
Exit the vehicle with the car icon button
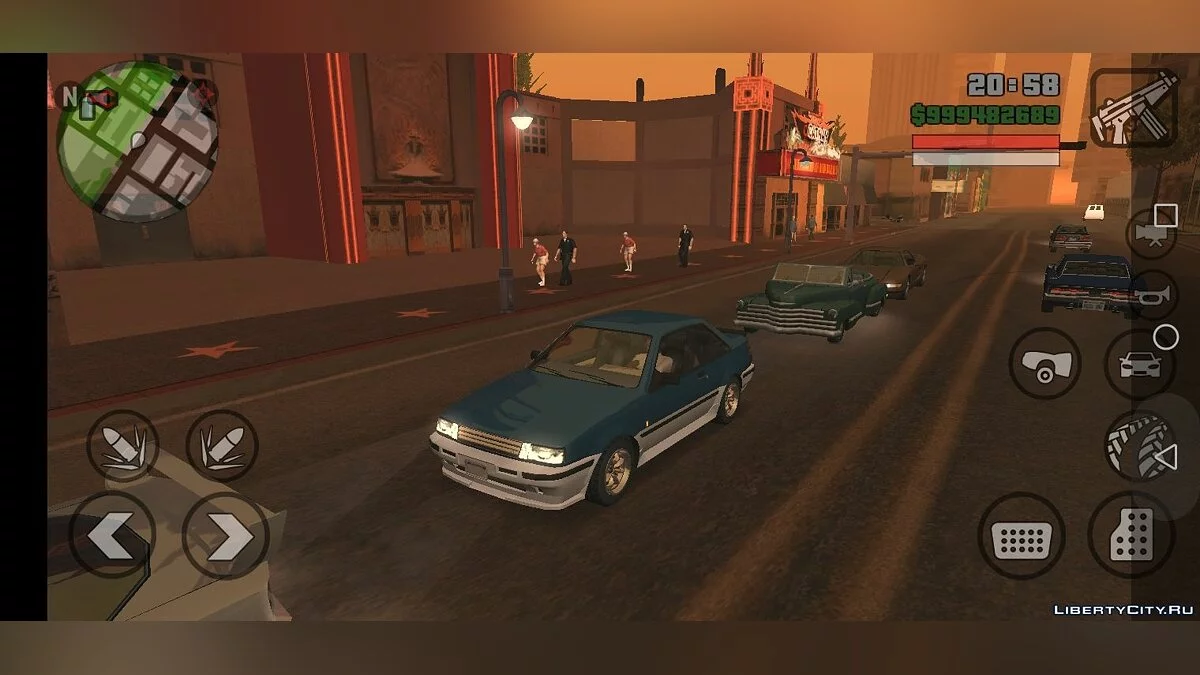[x=1139, y=364]
